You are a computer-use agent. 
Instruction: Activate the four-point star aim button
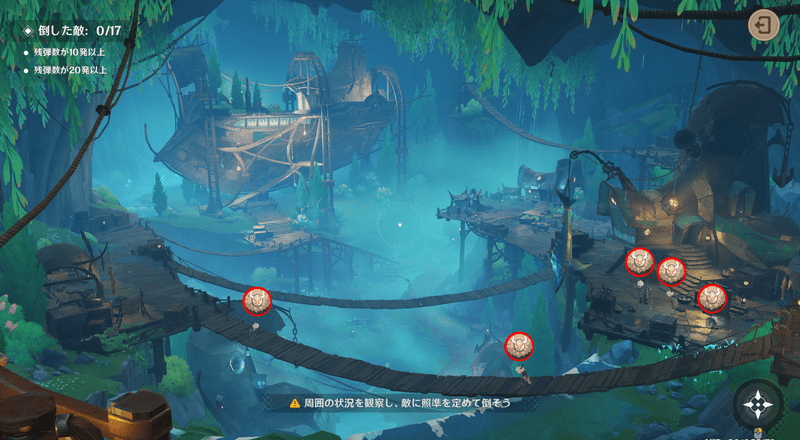tap(757, 405)
